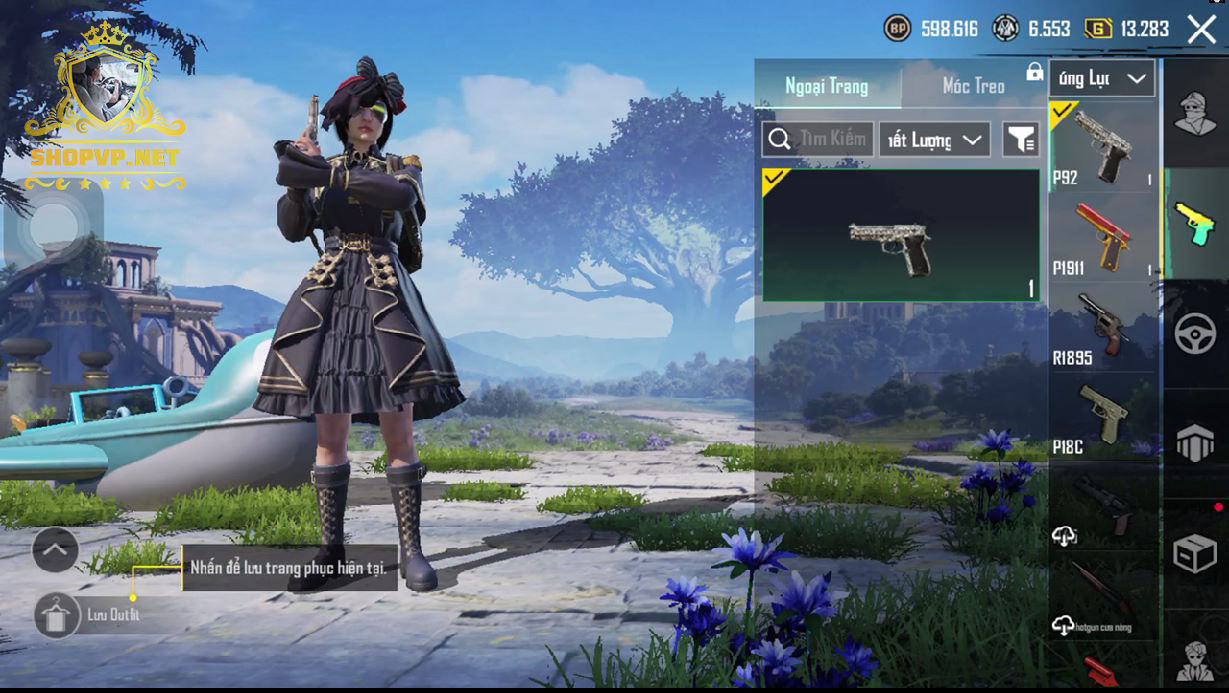Close the inventory screen with the X
Image resolution: width=1229 pixels, height=693 pixels.
coord(1201,29)
